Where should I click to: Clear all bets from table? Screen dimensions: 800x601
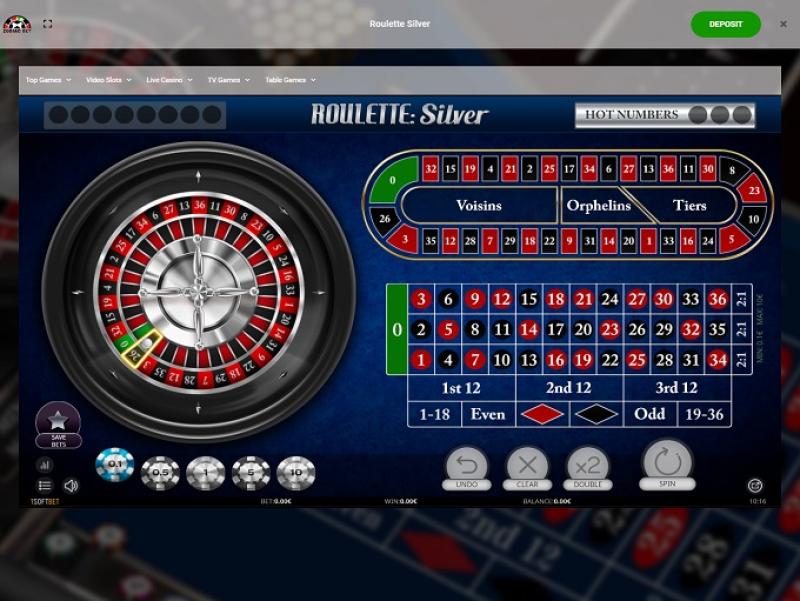coord(527,465)
